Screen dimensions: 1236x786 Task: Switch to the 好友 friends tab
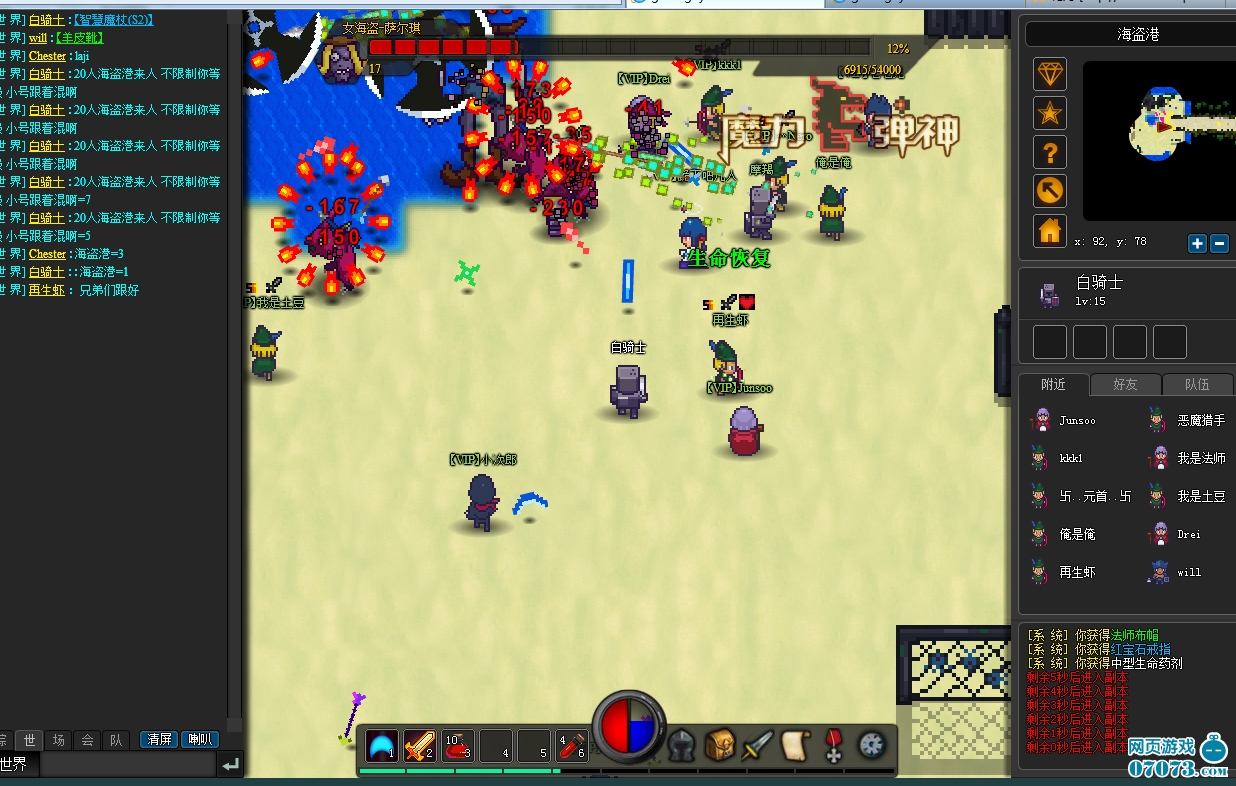(1138, 384)
